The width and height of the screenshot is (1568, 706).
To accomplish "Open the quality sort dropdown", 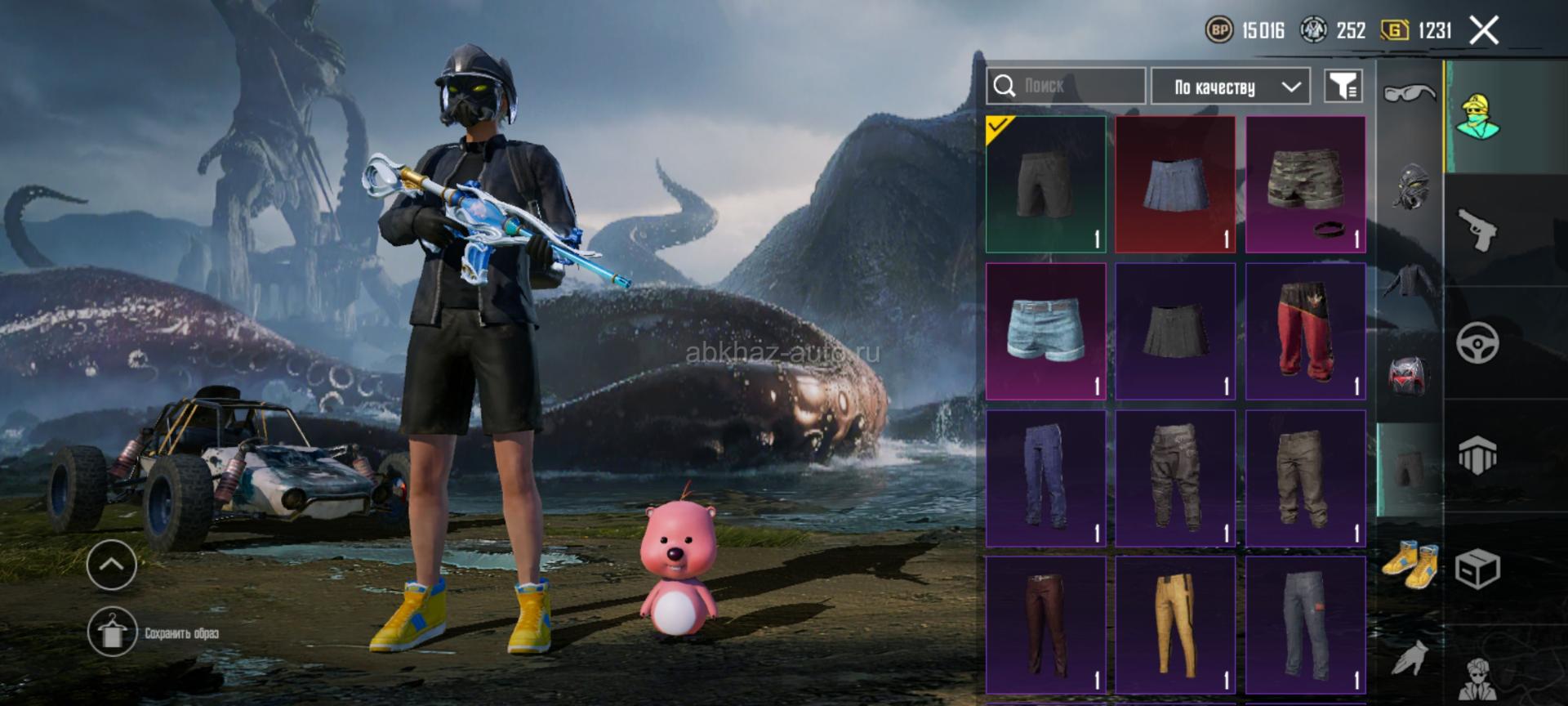I will [1230, 86].
